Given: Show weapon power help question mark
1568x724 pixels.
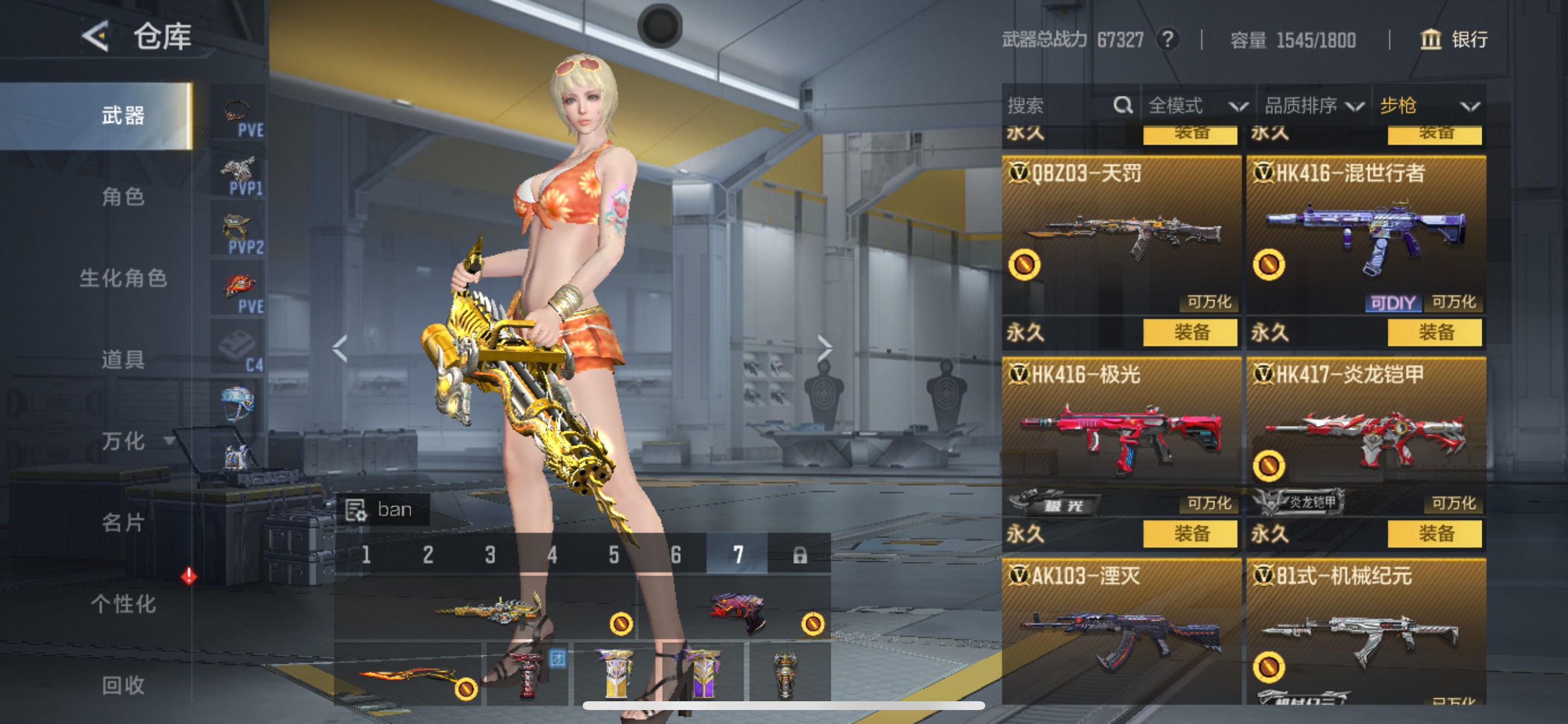Looking at the screenshot, I should (1167, 40).
